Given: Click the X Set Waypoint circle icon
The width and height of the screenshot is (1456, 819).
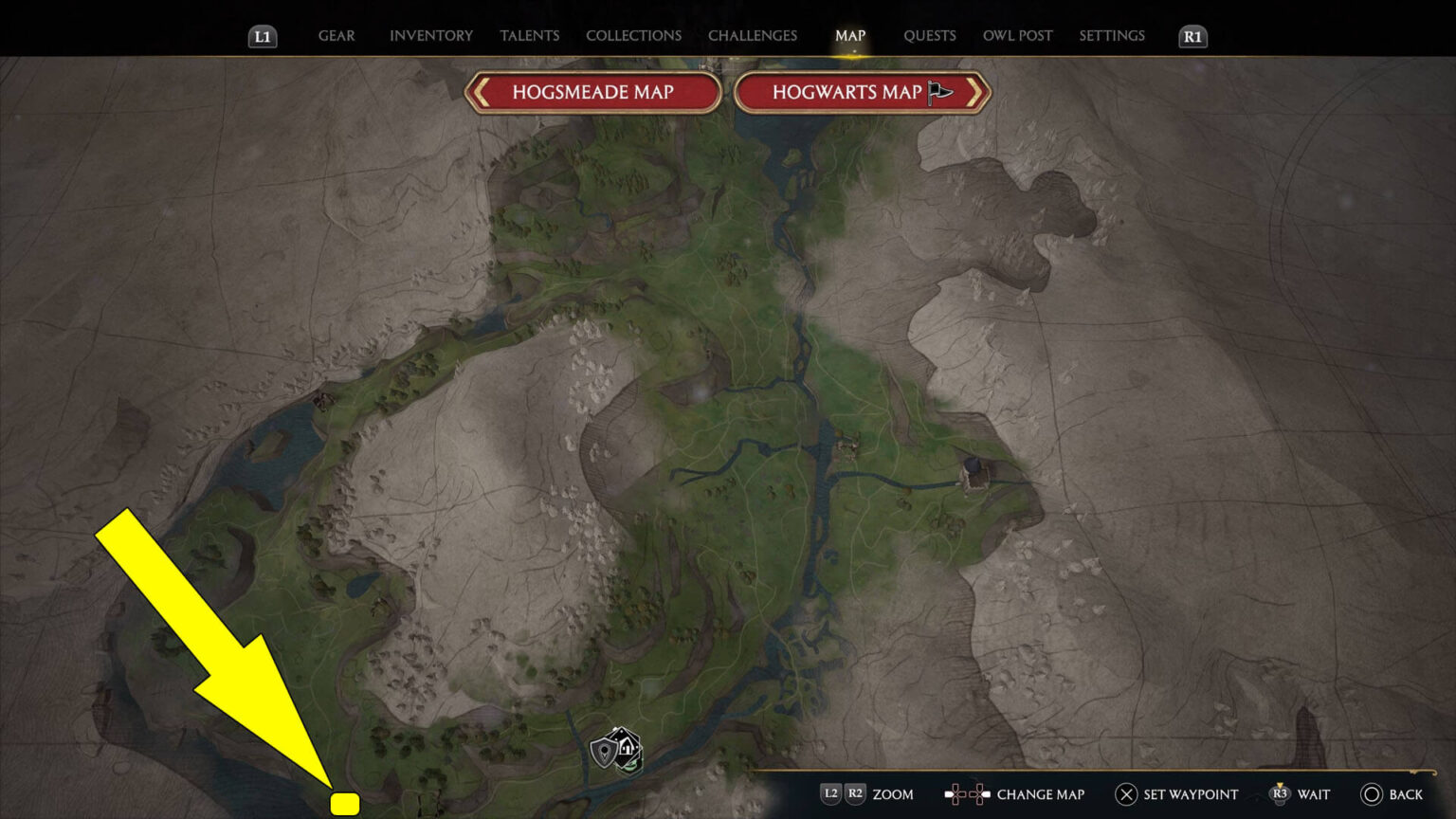Looking at the screenshot, I should [x=1124, y=794].
